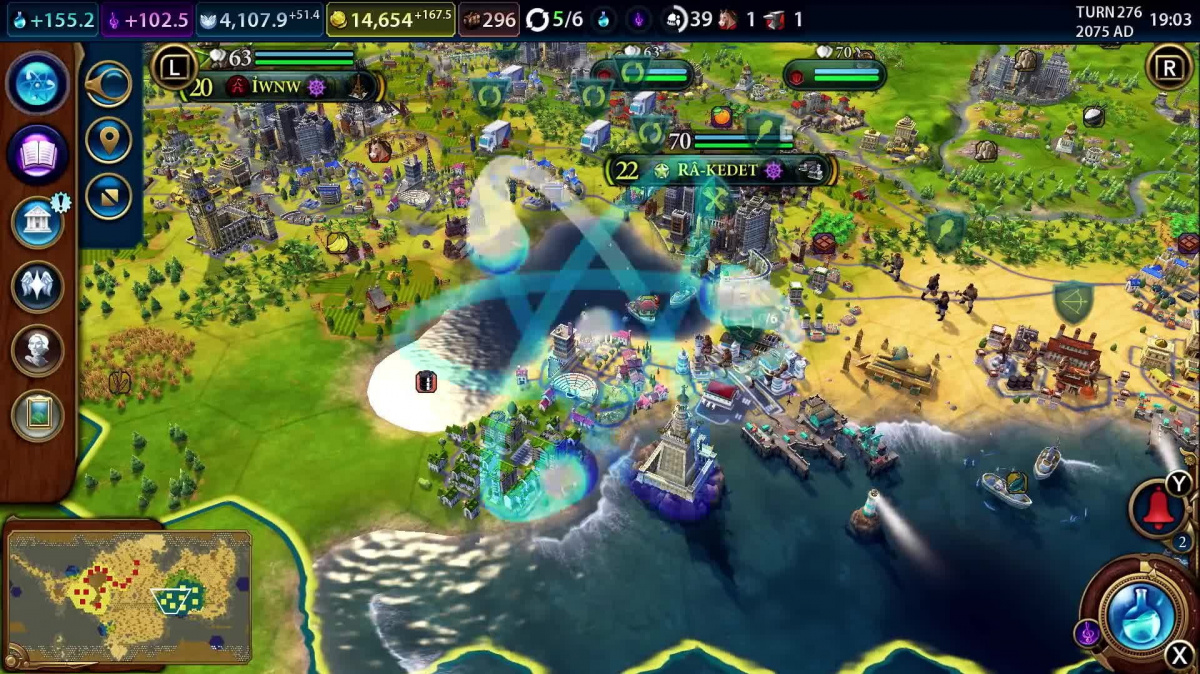Open the technology tree atom icon

[x=38, y=84]
